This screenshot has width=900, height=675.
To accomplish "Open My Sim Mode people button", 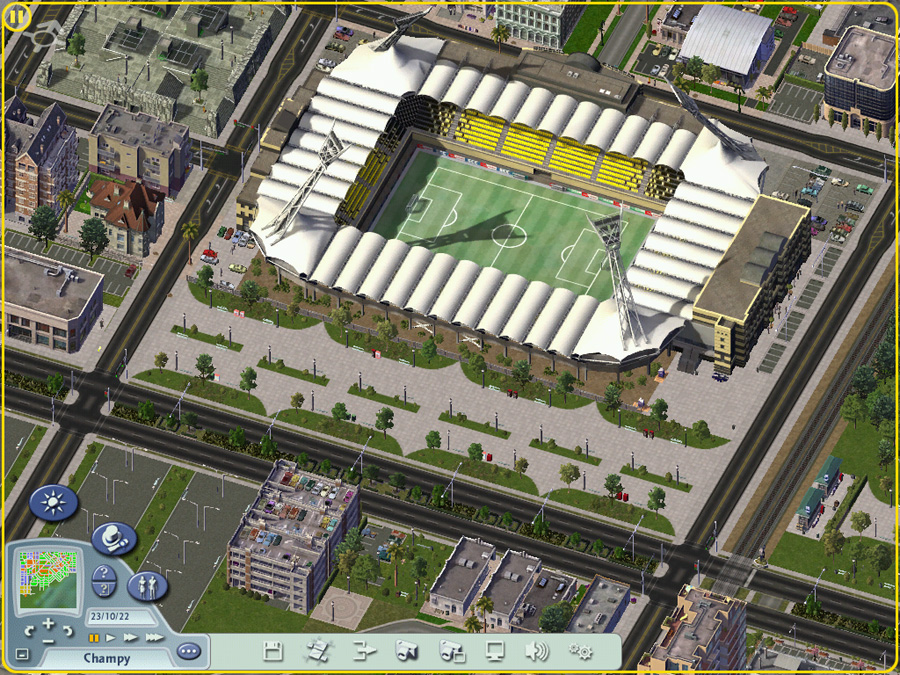I will (147, 585).
